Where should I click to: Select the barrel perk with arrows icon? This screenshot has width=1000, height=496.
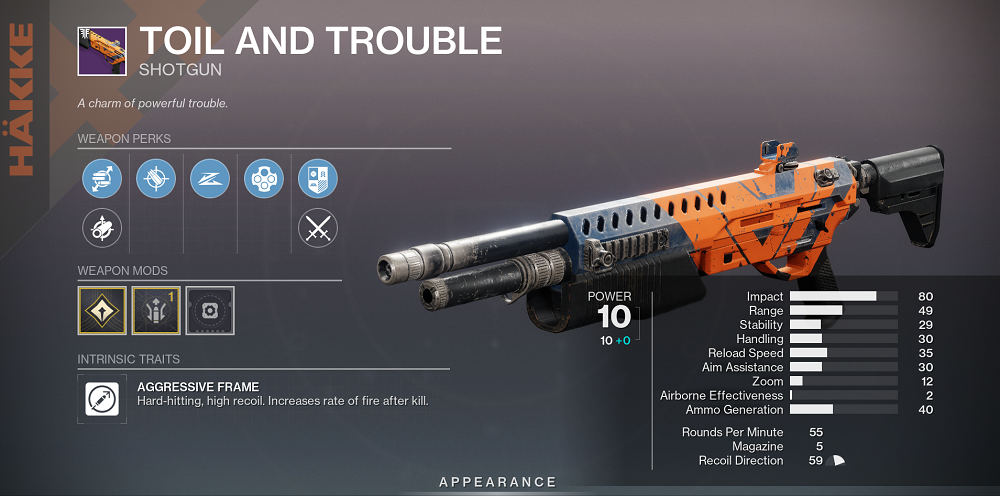coord(102,180)
